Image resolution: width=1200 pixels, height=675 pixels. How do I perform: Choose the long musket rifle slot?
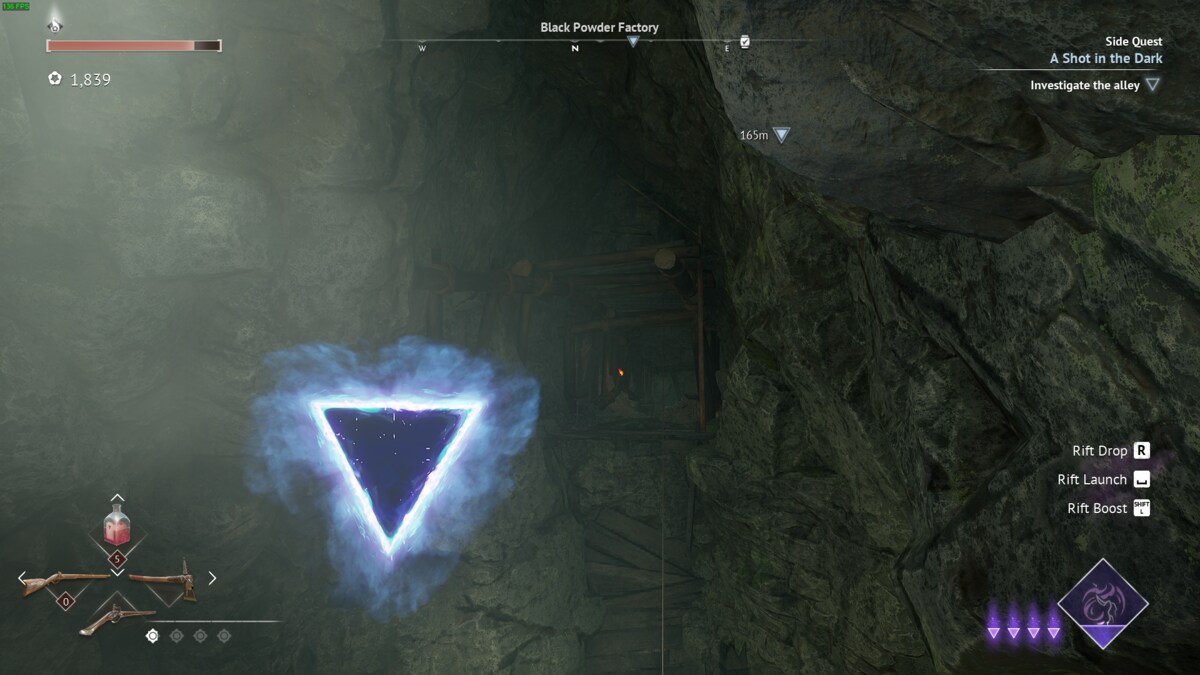(66, 580)
